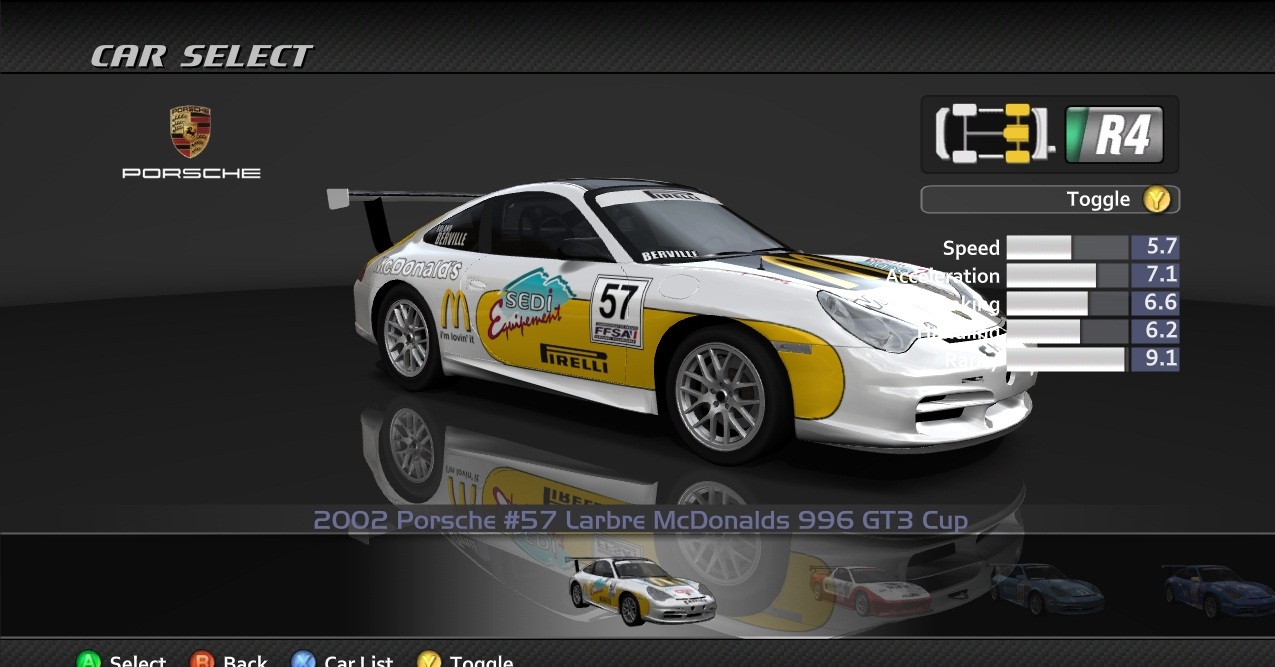Pick the light blue Porsche thumbnail
The image size is (1275, 667).
tap(1046, 589)
